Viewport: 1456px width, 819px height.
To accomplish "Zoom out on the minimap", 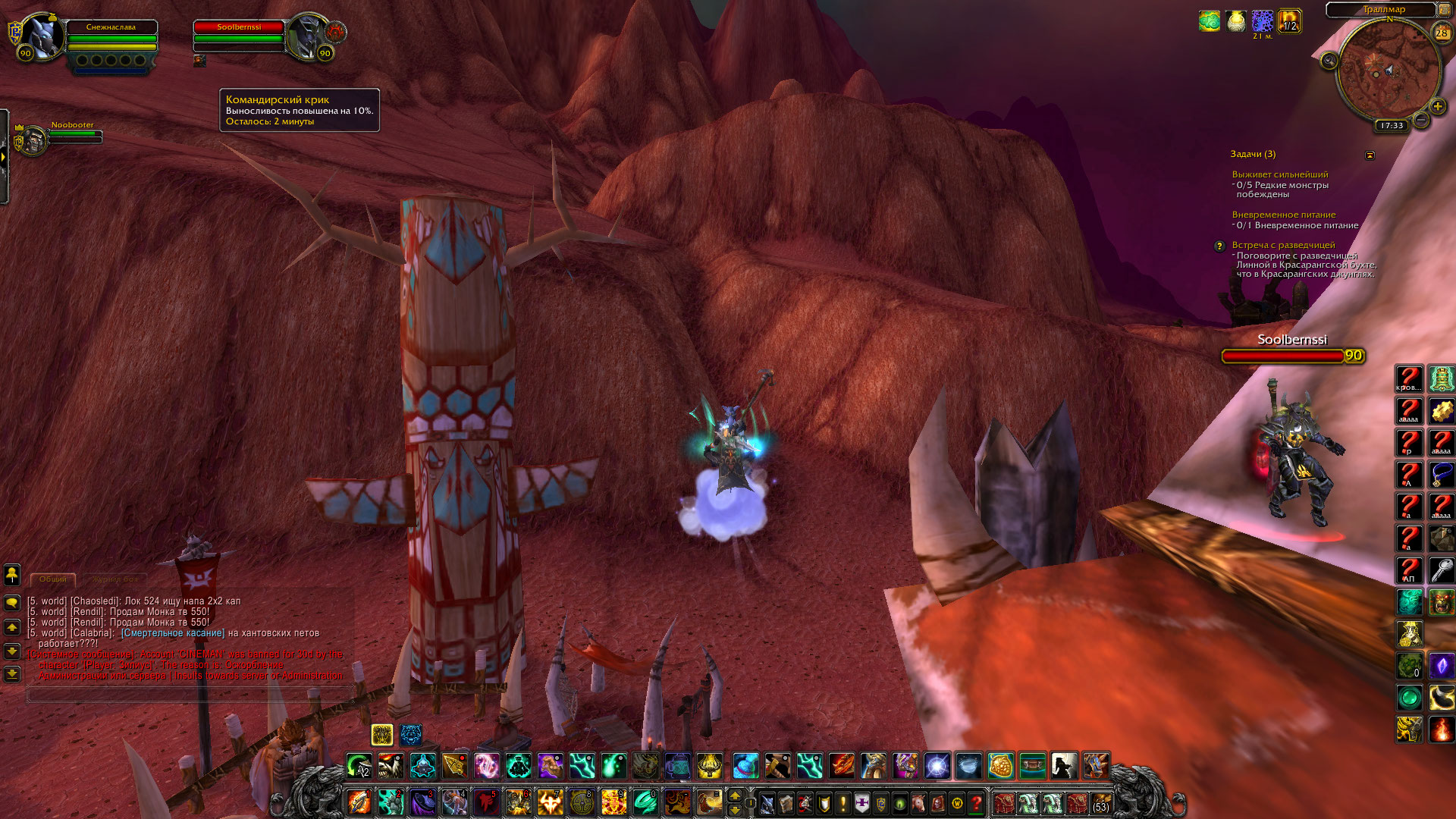I will tap(1421, 120).
